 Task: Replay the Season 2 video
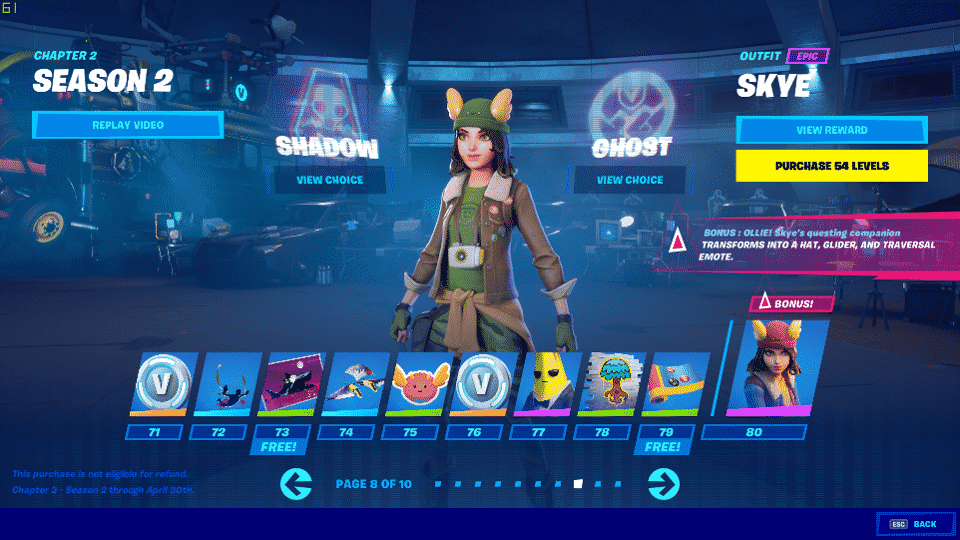click(x=127, y=125)
